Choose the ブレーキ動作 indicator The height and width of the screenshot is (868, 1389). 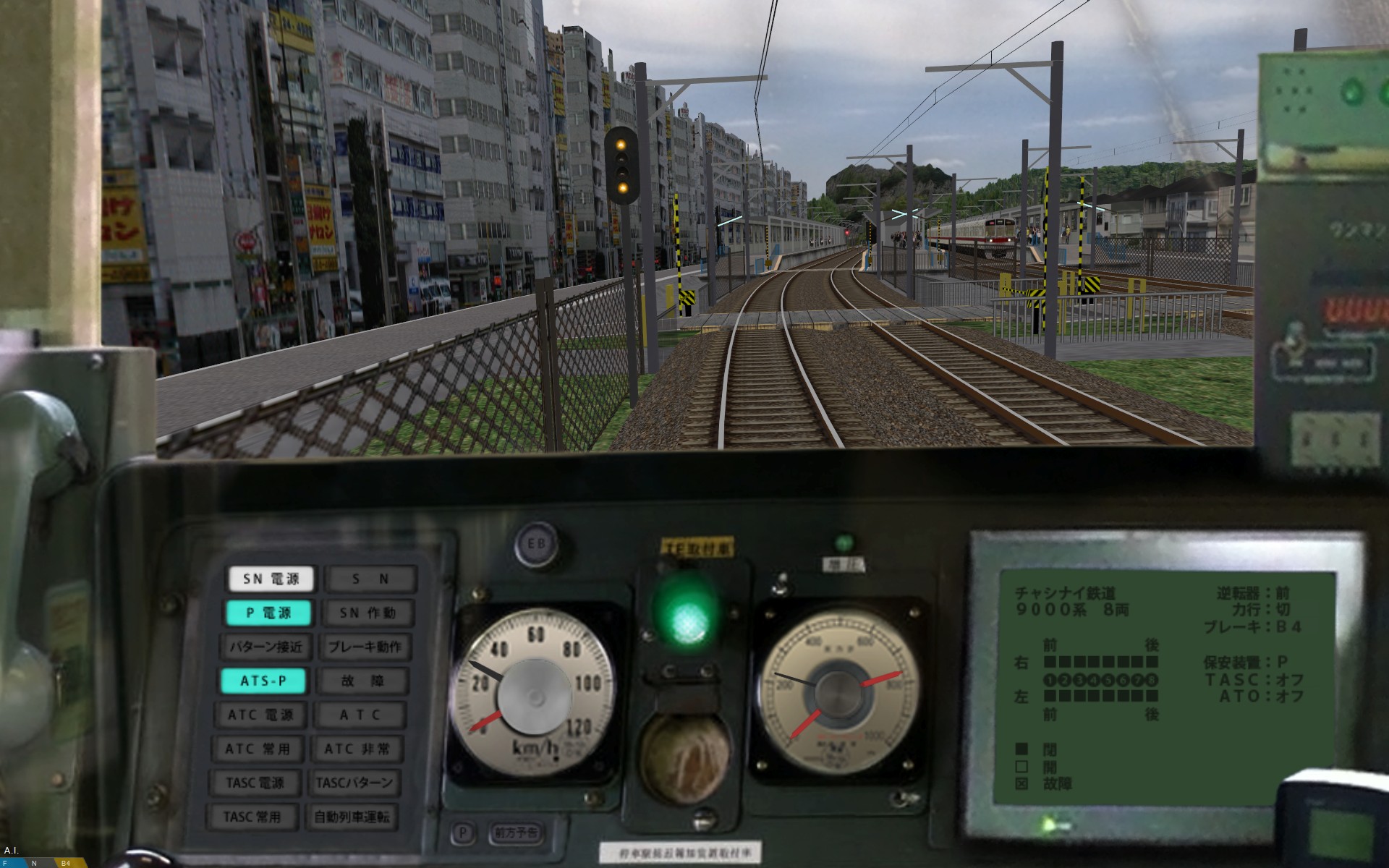(x=365, y=647)
